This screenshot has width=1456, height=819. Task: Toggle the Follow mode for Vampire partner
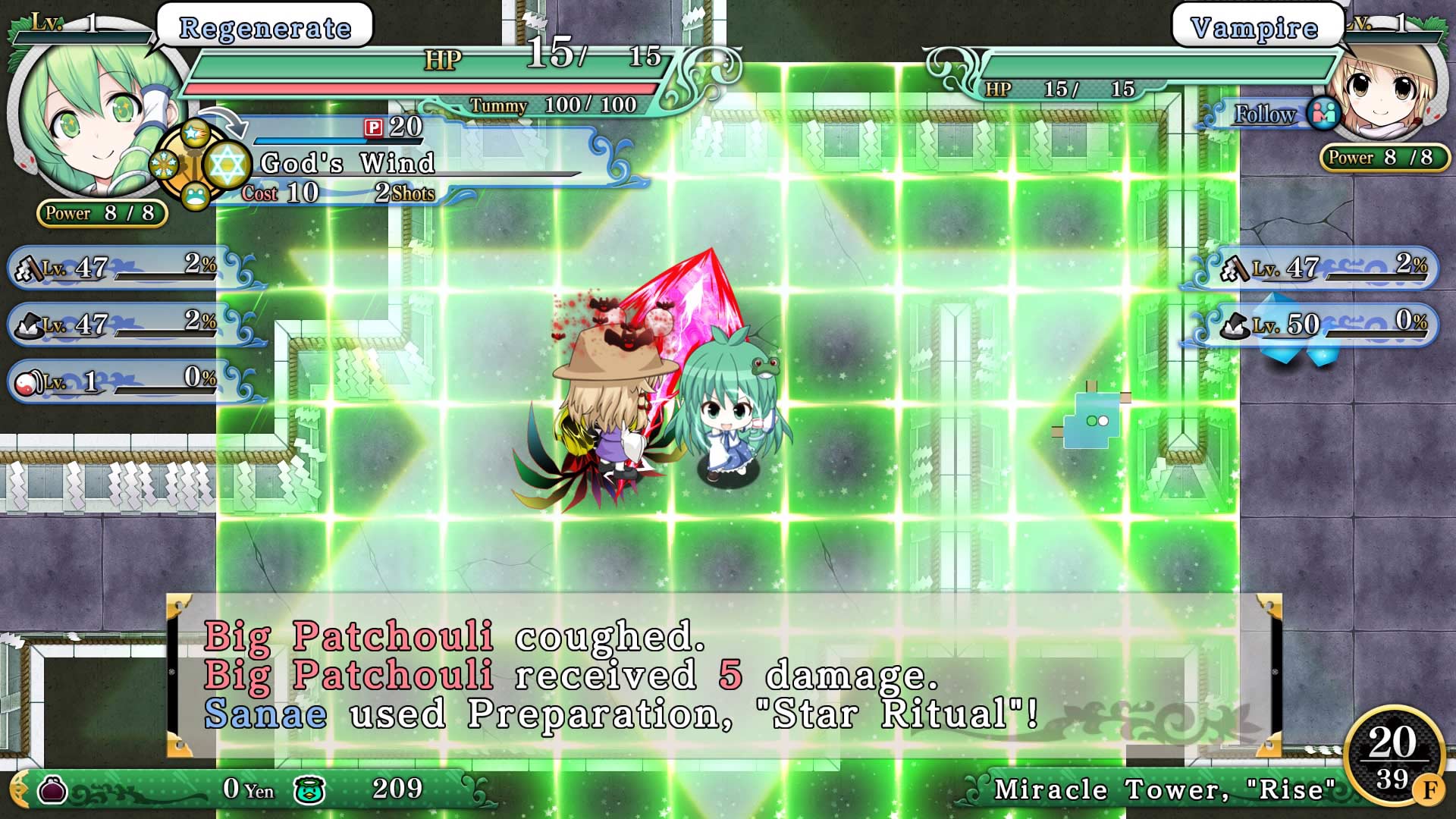click(1263, 115)
